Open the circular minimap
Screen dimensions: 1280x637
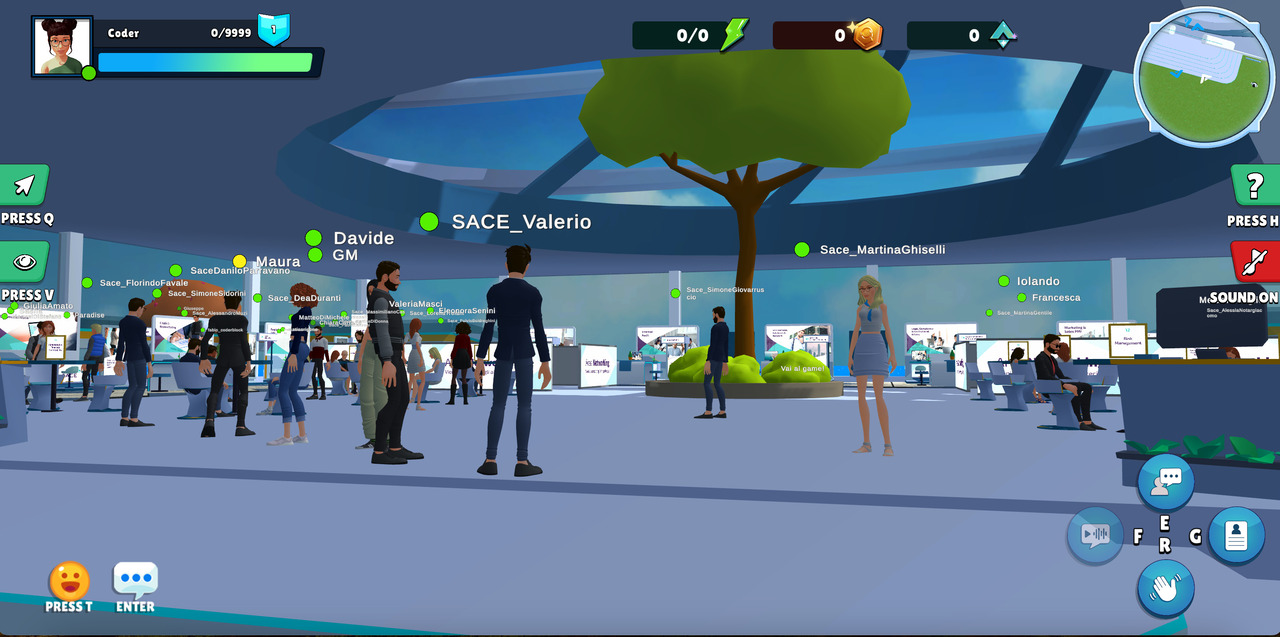(1204, 78)
